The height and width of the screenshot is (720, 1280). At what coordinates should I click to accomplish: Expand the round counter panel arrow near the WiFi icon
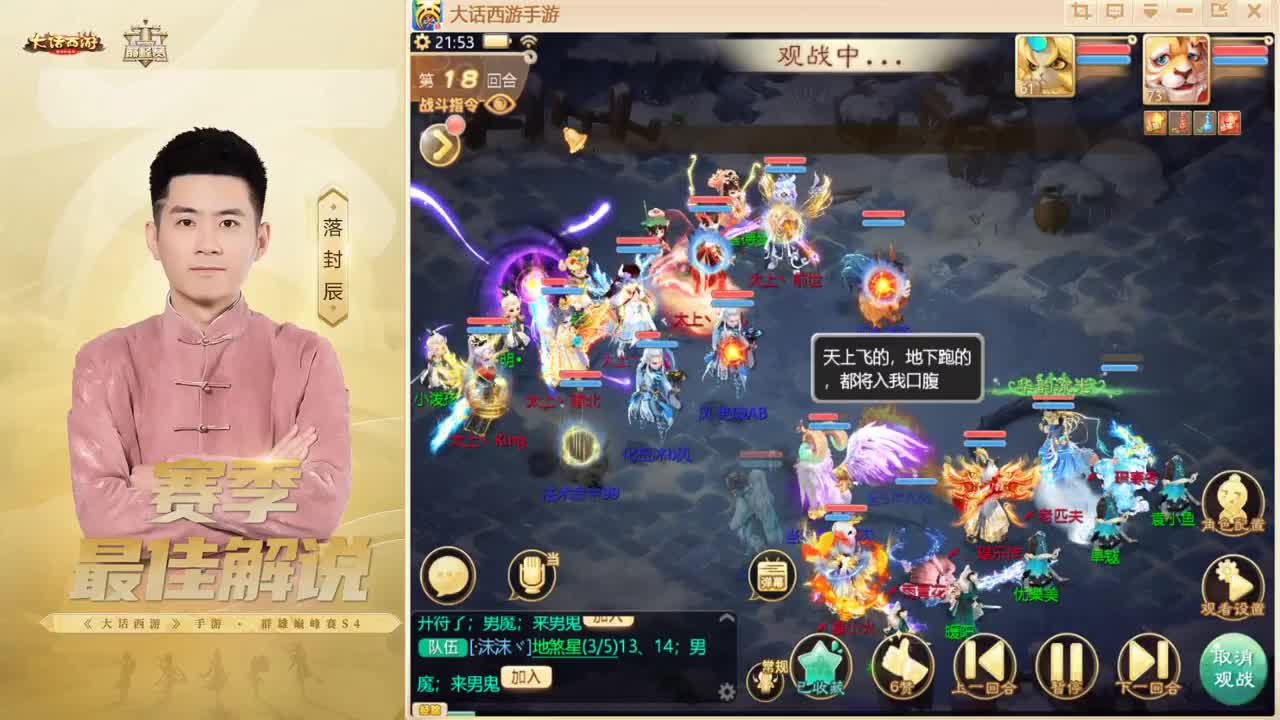tap(530, 55)
